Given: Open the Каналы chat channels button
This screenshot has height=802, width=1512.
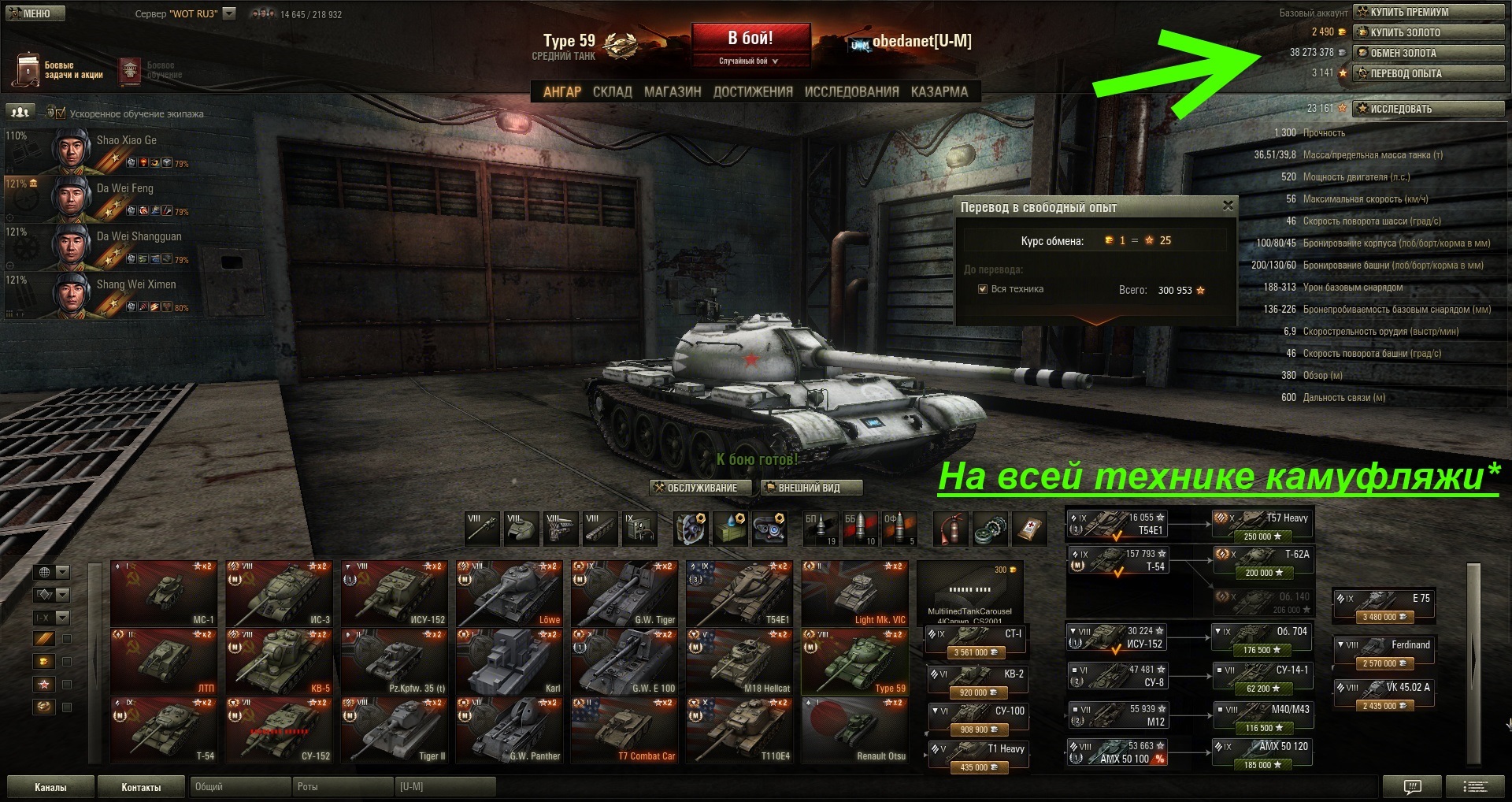Looking at the screenshot, I should point(50,787).
